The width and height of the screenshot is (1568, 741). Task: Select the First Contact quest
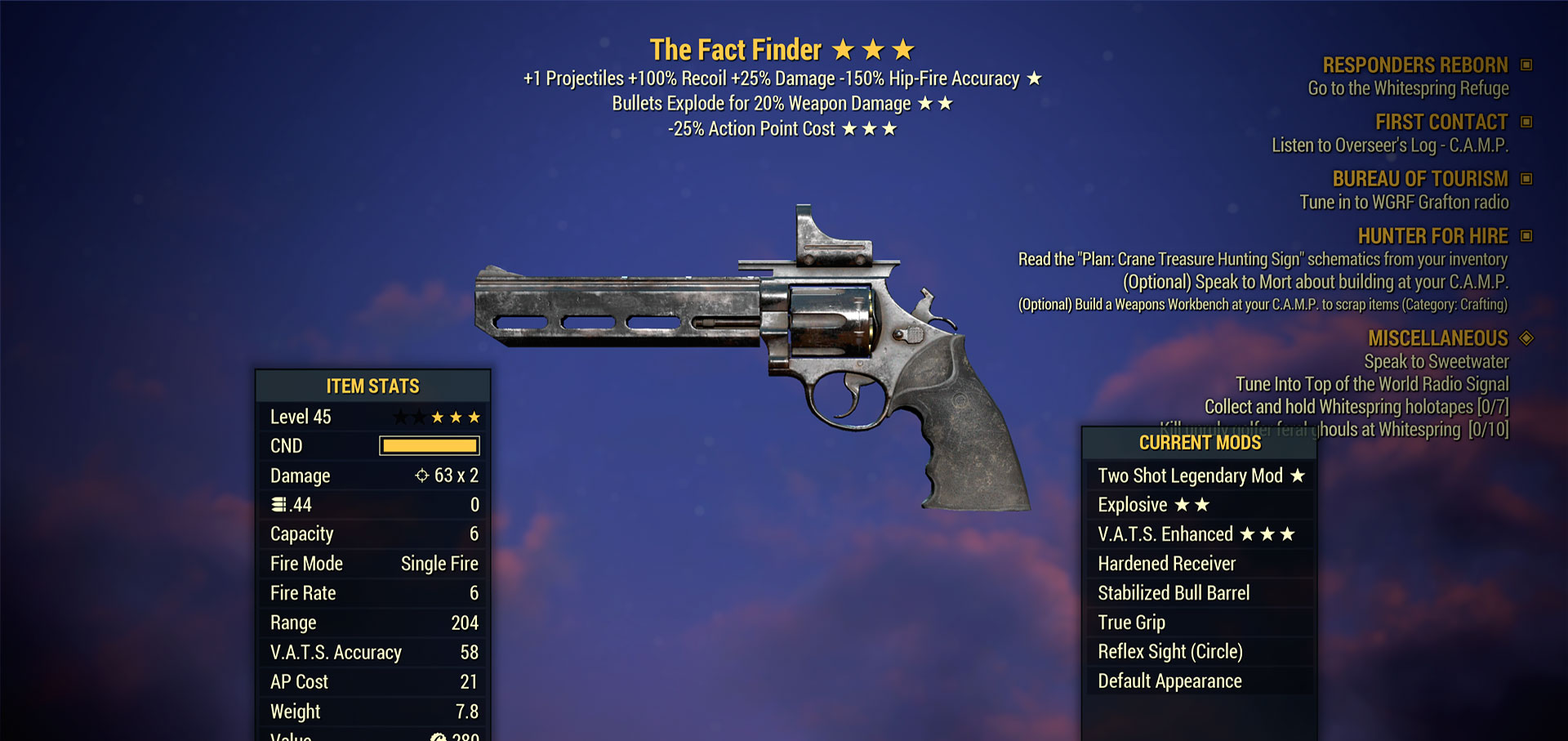(1441, 123)
